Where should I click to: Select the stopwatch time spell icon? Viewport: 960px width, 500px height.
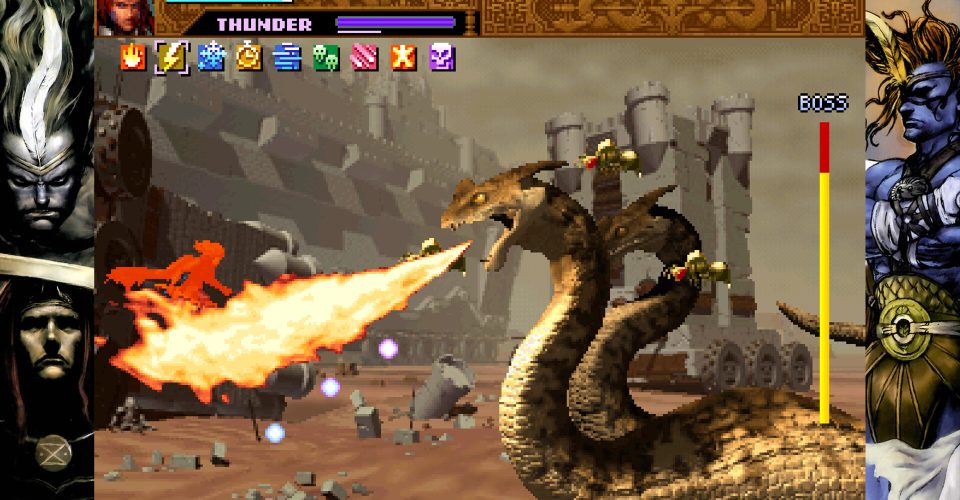coord(249,57)
